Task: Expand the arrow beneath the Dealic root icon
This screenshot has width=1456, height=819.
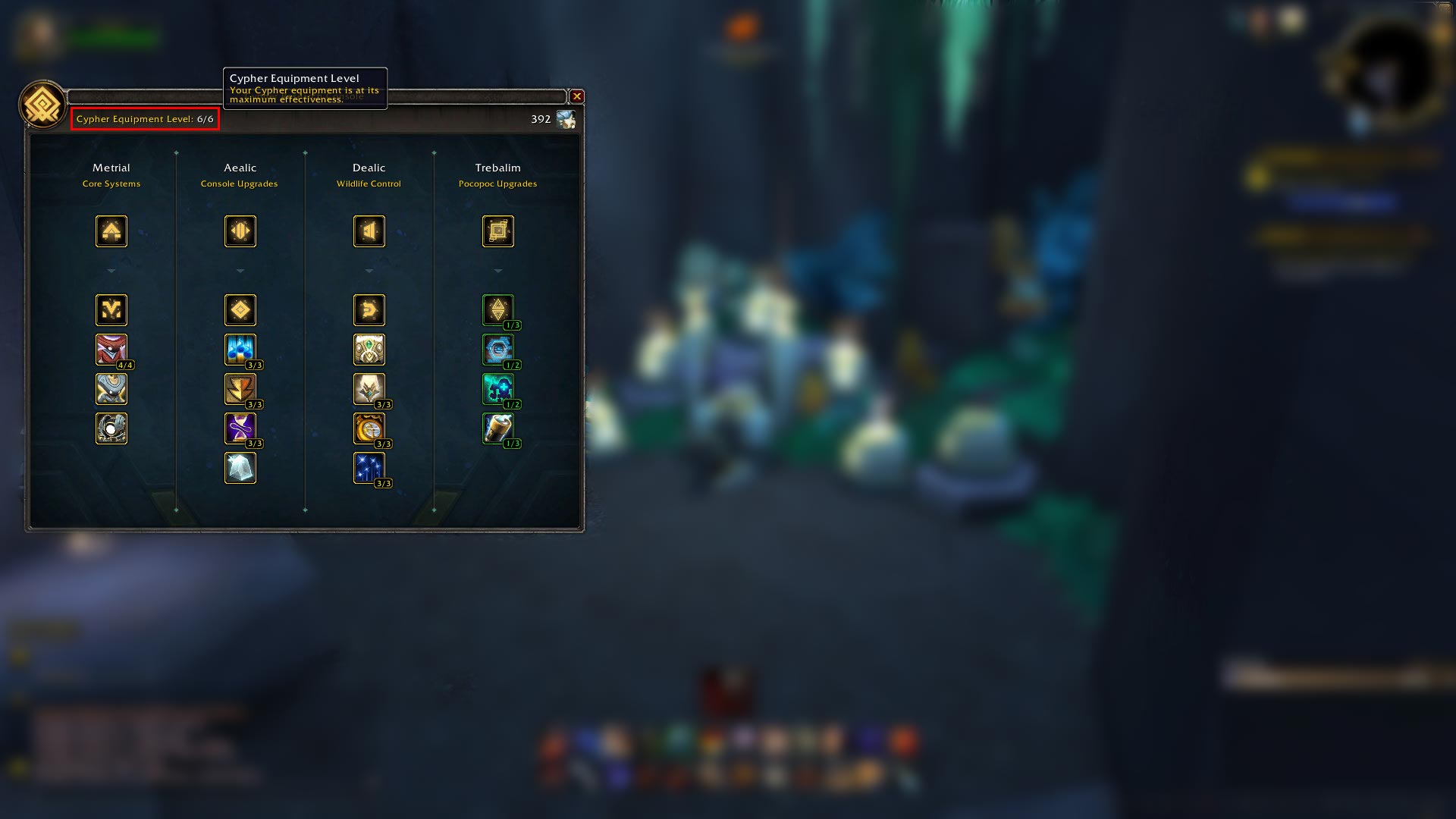Action: point(369,271)
